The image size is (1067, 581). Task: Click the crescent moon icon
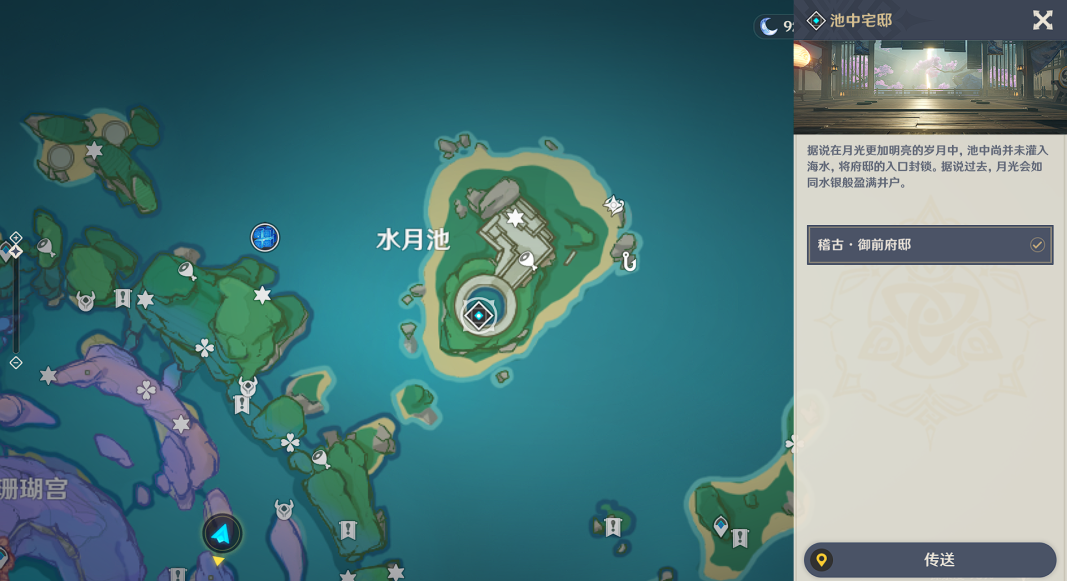(769, 27)
